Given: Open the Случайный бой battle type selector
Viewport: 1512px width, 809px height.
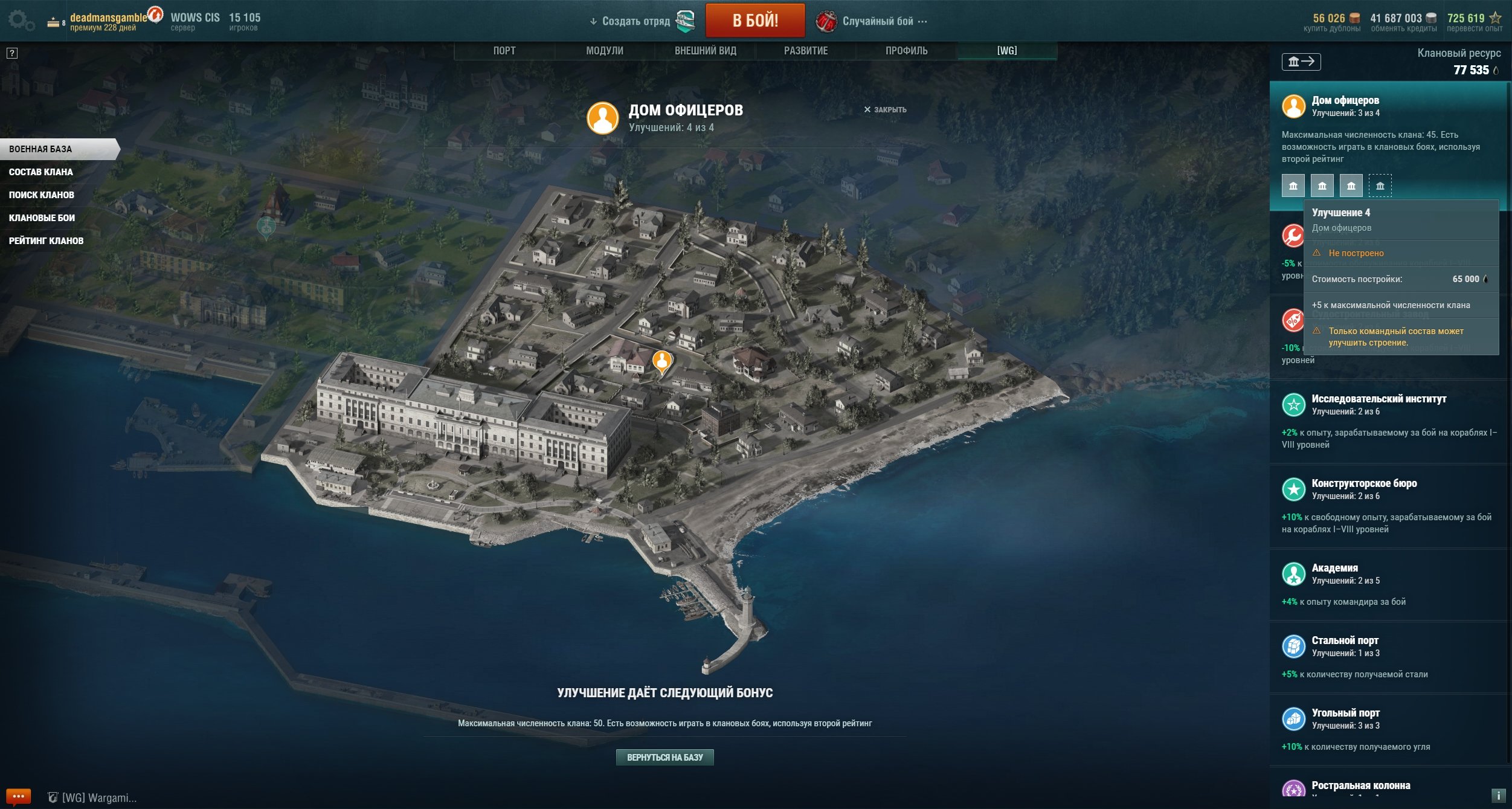Looking at the screenshot, I should (877, 21).
